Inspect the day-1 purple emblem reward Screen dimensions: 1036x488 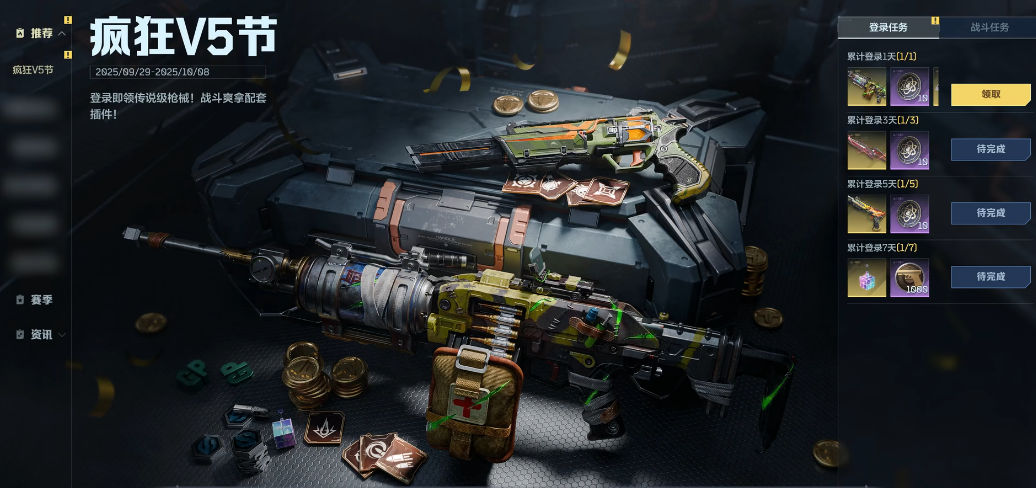(909, 87)
